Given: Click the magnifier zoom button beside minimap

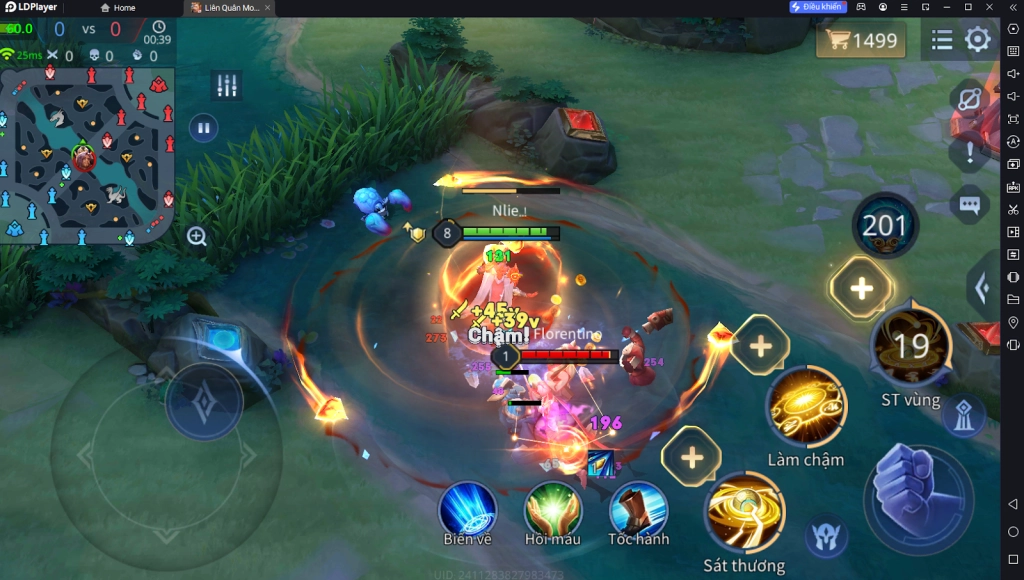Looking at the screenshot, I should click(x=197, y=237).
